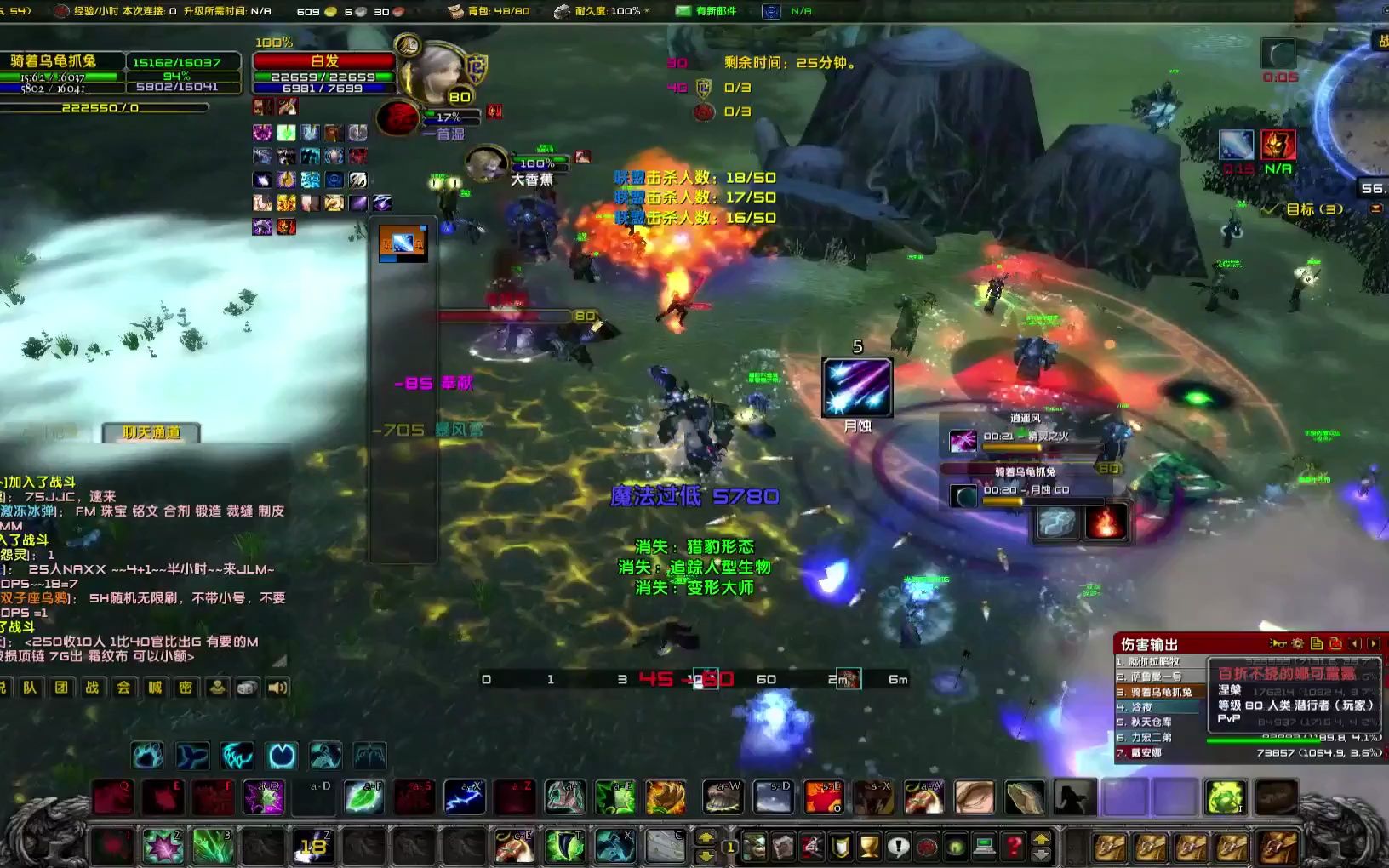Toggle chat sound with the speaker button
The width and height of the screenshot is (1389, 868).
coord(277,688)
